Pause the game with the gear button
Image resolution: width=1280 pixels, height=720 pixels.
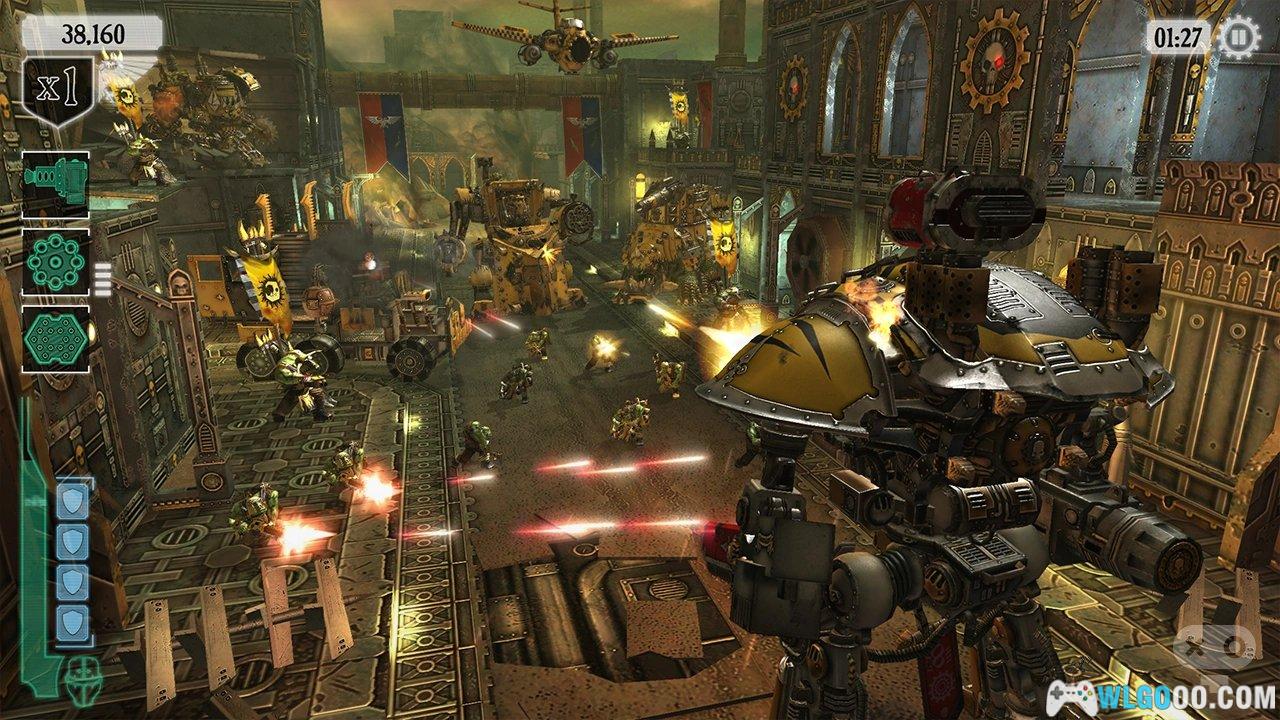(x=1238, y=38)
